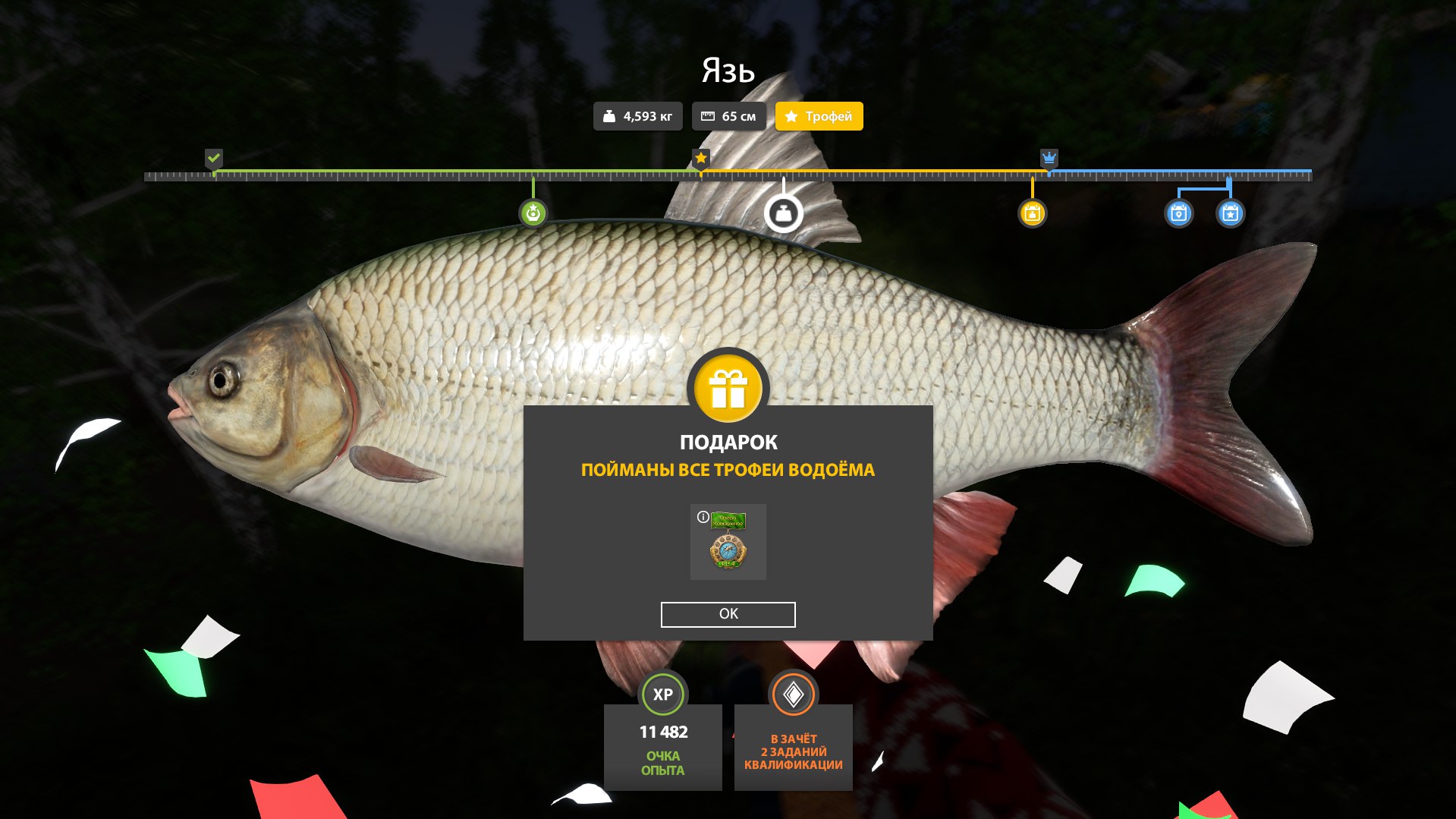Click the yellow gift box icon
Image resolution: width=1456 pixels, height=819 pixels.
(x=728, y=389)
